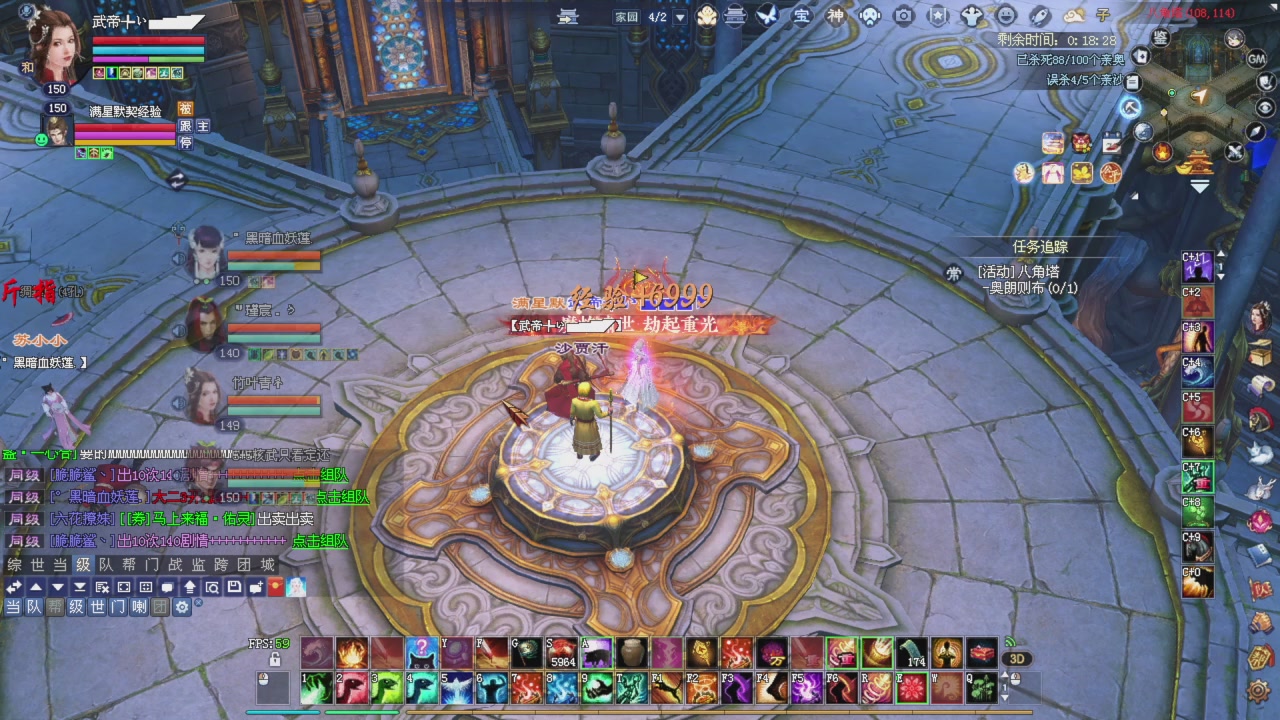The image size is (1280, 720).
Task: Select the 世 world chat tab
Action: coord(37,565)
